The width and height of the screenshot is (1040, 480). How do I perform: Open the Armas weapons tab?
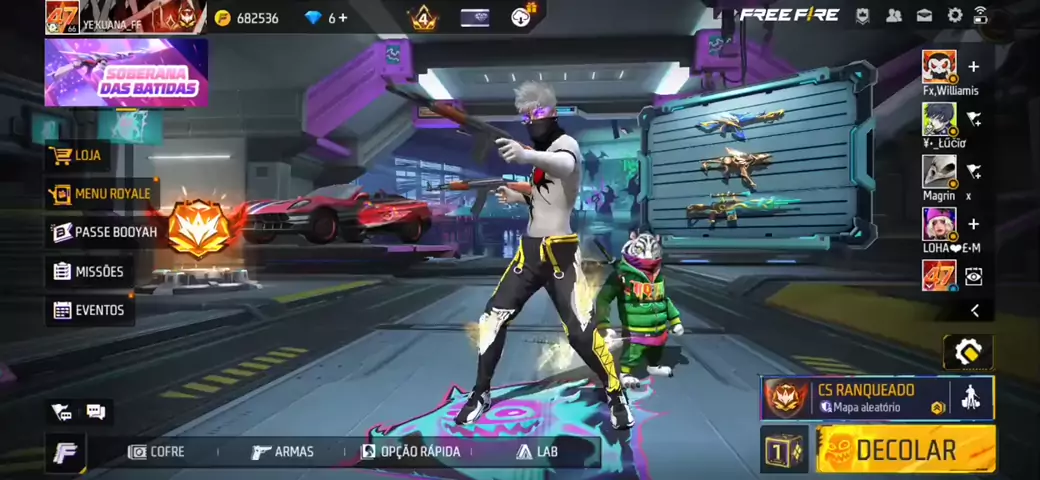click(x=283, y=452)
